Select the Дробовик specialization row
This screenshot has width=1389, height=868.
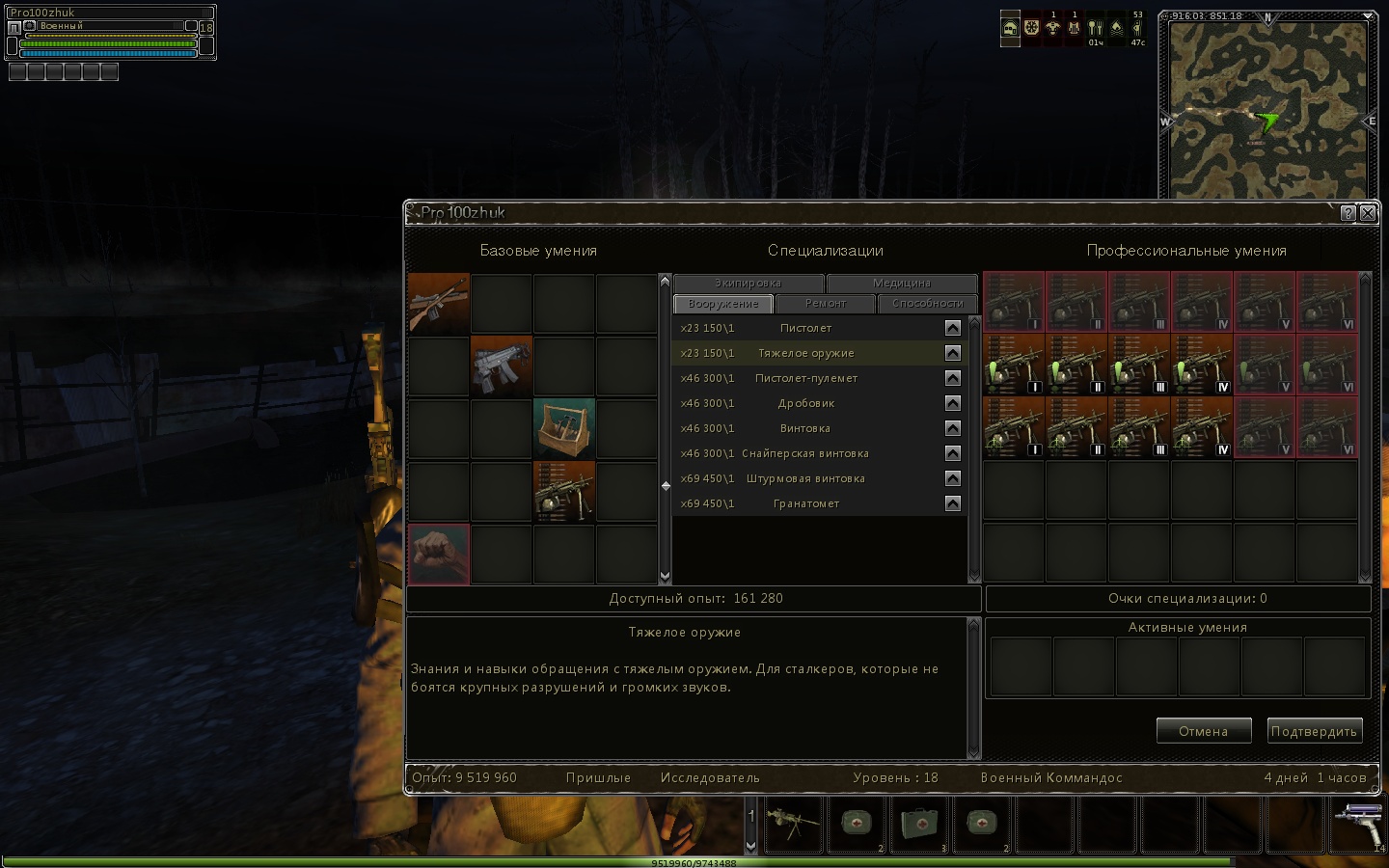(x=806, y=403)
